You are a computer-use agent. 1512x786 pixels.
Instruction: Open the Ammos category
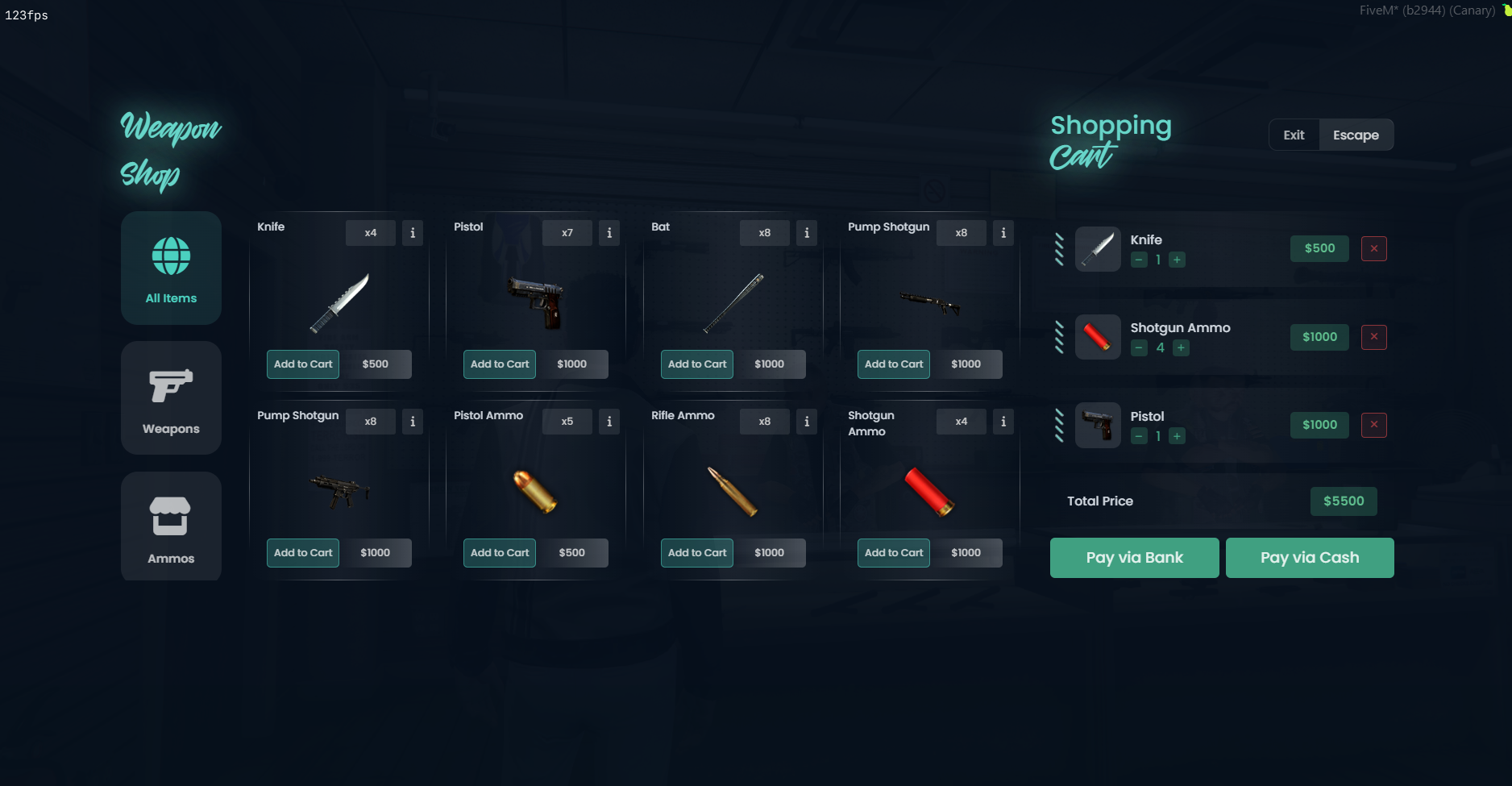pos(170,526)
